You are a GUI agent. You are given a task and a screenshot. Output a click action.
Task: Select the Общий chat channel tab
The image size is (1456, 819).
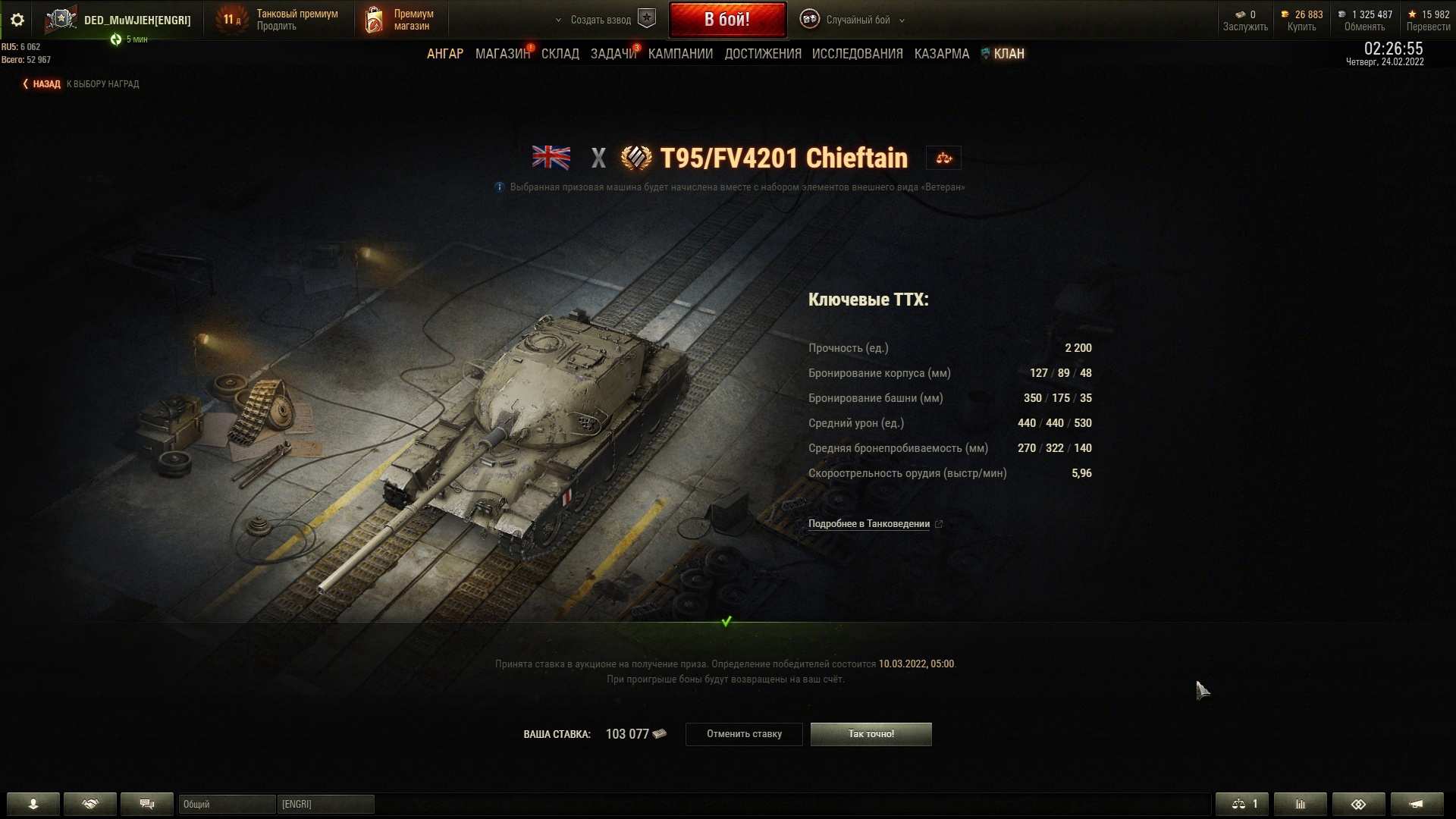[226, 804]
